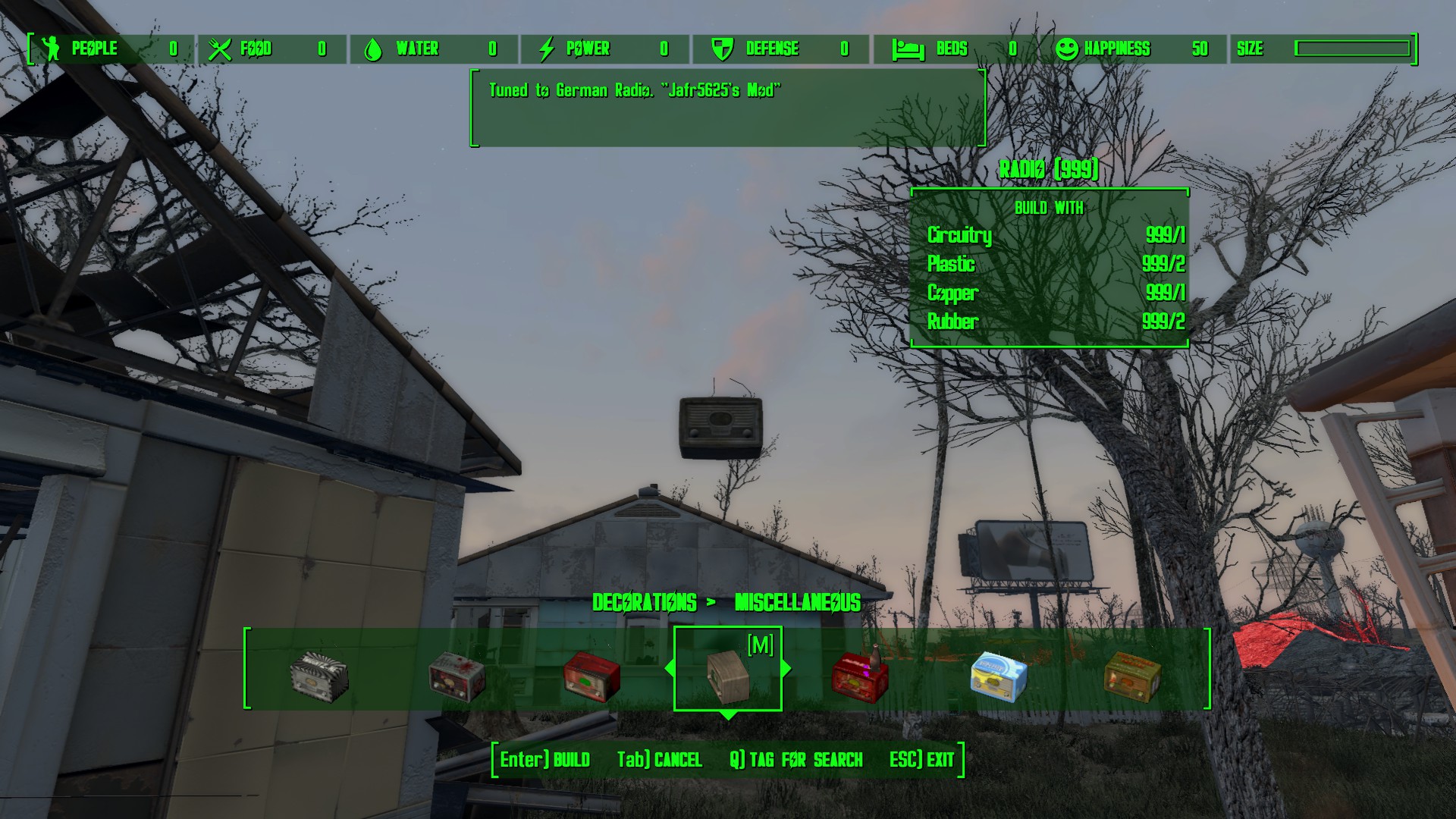Click the Beds icon in the top bar
Image resolution: width=1456 pixels, height=819 pixels.
908,49
